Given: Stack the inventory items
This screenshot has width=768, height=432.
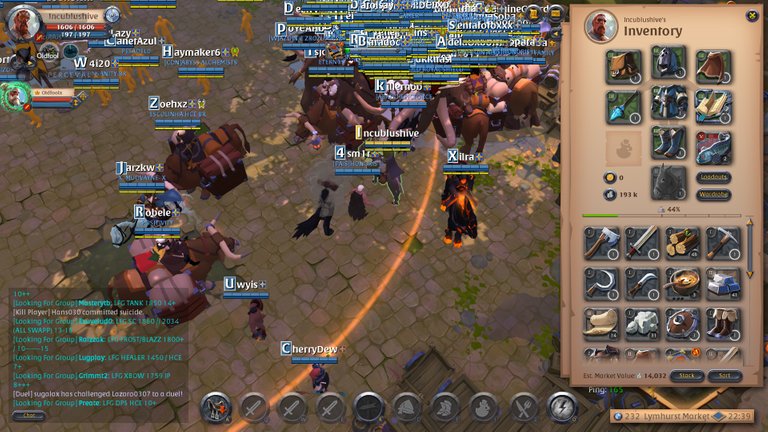Looking at the screenshot, I should pyautogui.click(x=687, y=376).
